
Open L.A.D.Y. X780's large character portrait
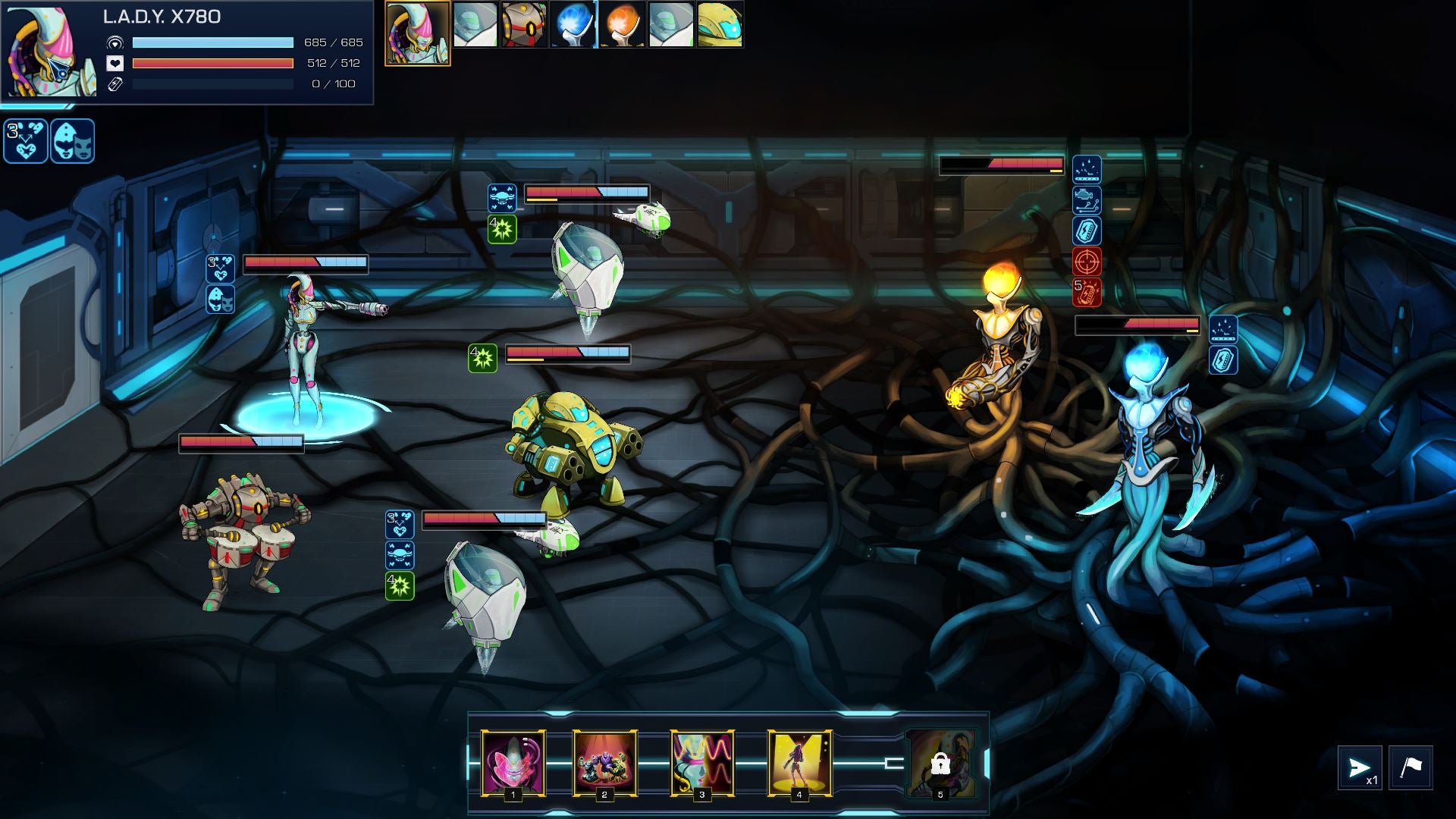click(x=52, y=52)
